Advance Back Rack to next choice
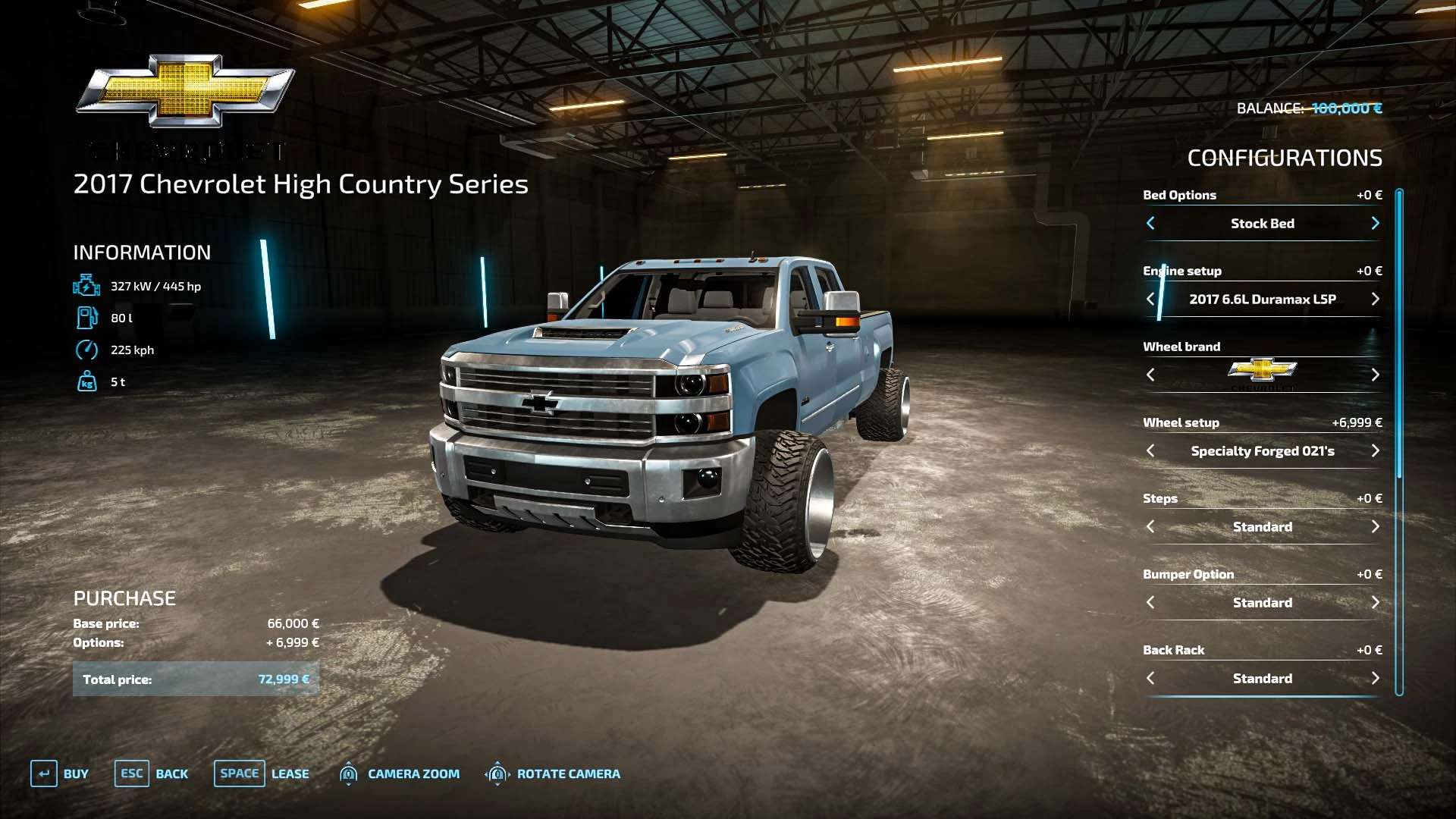1456x819 pixels. pos(1375,678)
